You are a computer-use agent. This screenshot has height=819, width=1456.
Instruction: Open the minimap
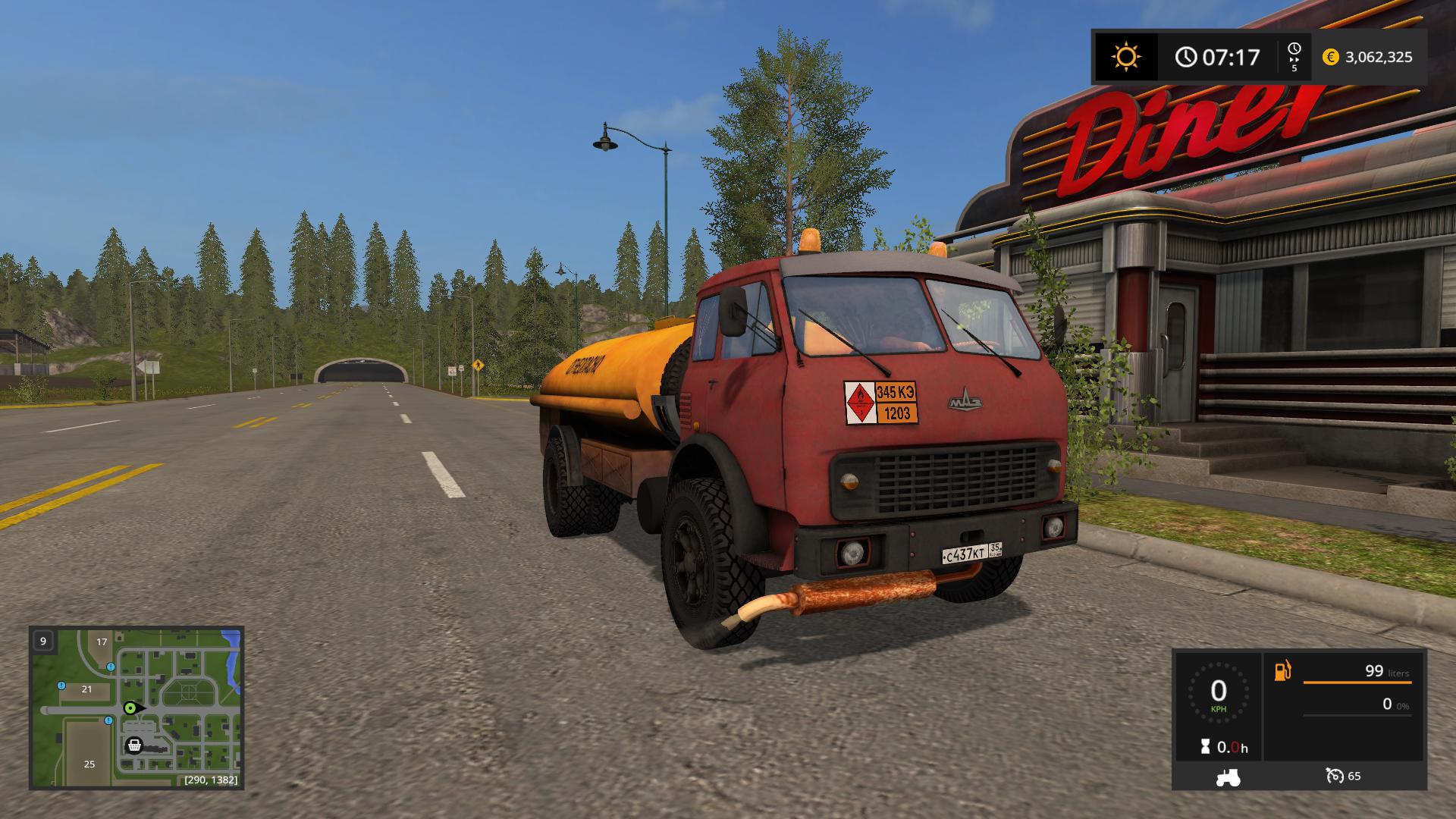136,707
